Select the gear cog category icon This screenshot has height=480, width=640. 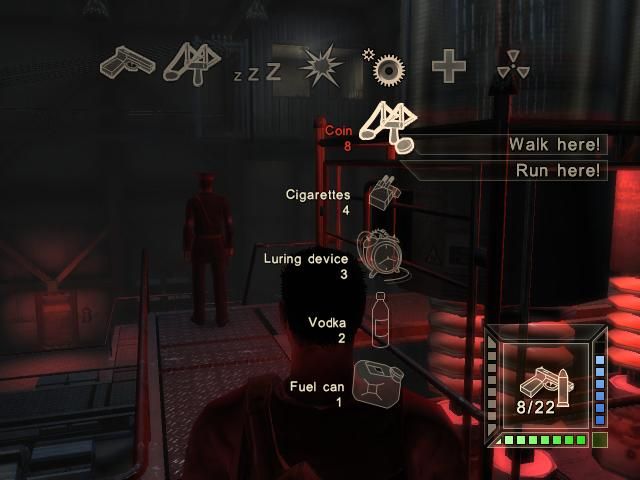point(385,66)
